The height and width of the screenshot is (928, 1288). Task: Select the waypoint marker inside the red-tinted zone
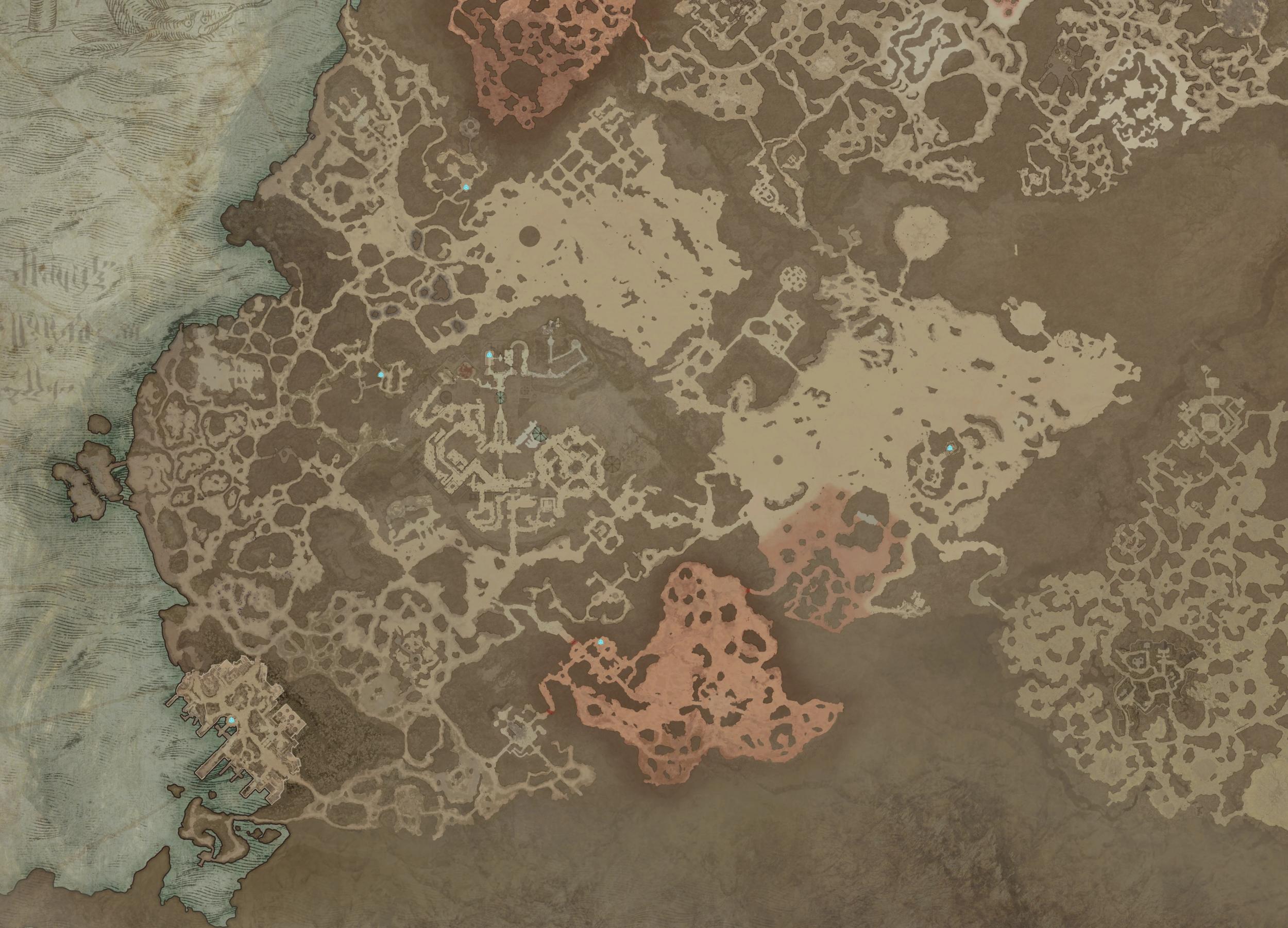pyautogui.click(x=601, y=641)
